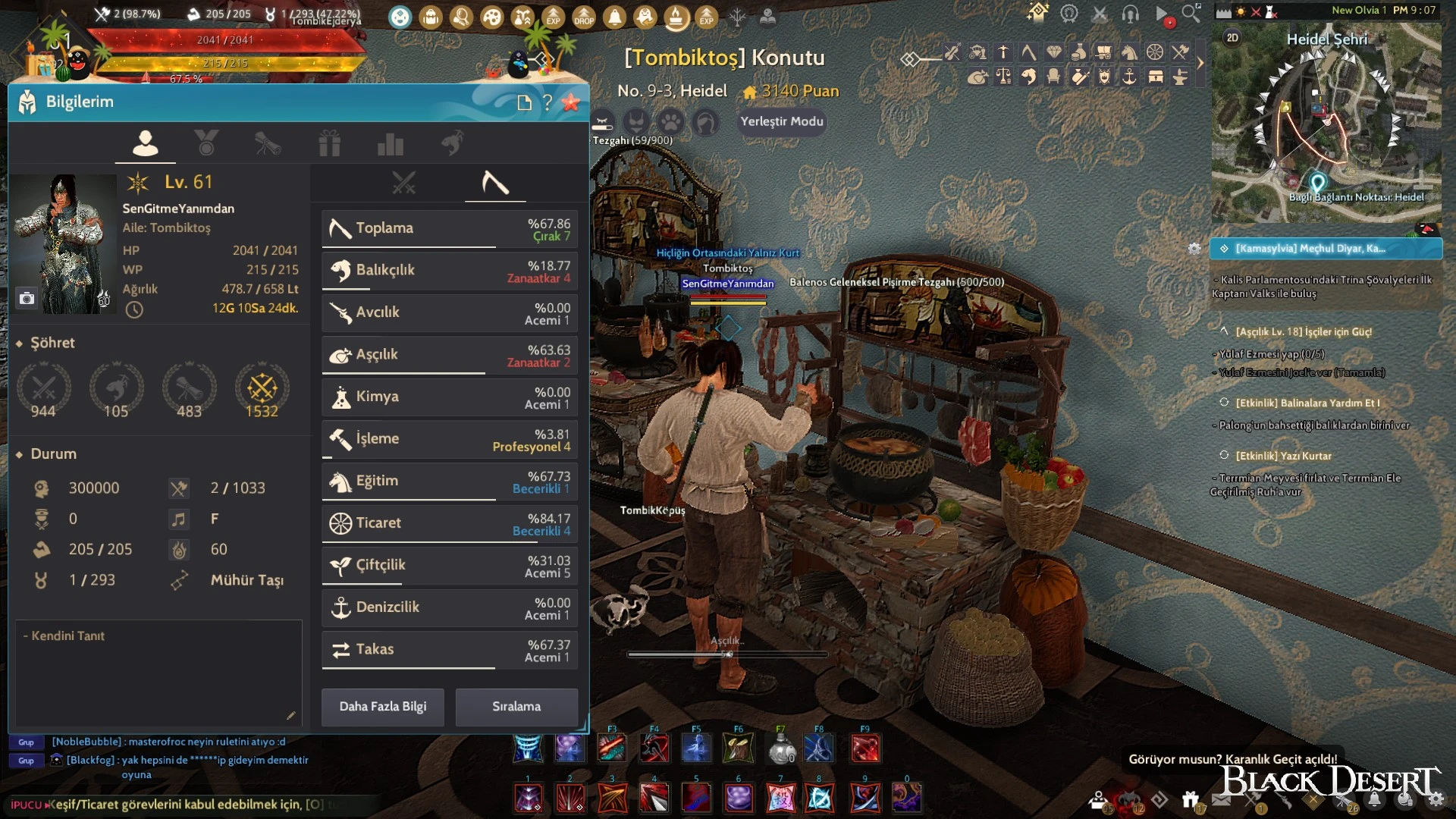The width and height of the screenshot is (1456, 819).
Task: Open the Takas barter skill row
Action: (450, 650)
